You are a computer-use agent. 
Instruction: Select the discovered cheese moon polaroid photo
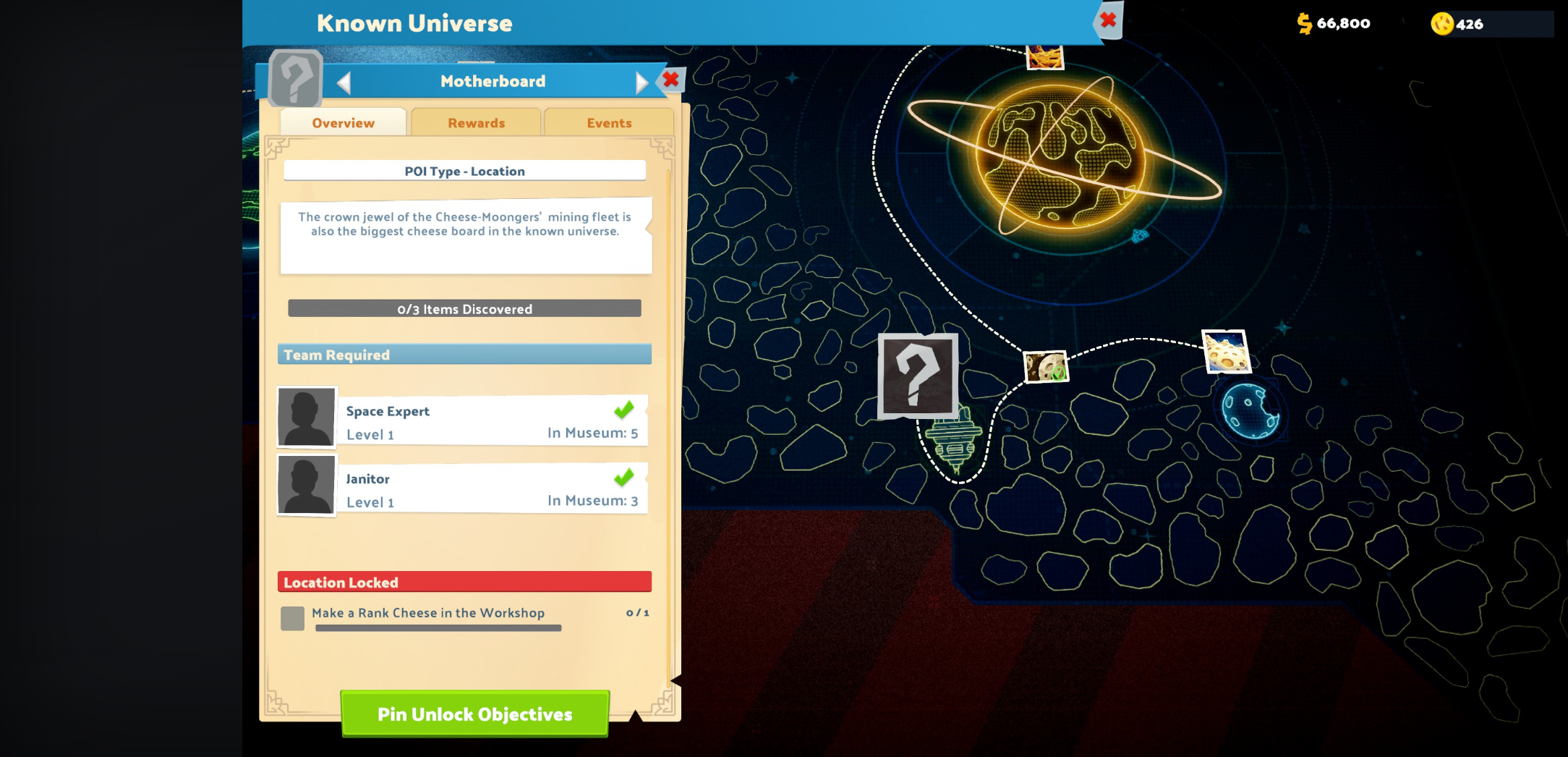pyautogui.click(x=1047, y=366)
